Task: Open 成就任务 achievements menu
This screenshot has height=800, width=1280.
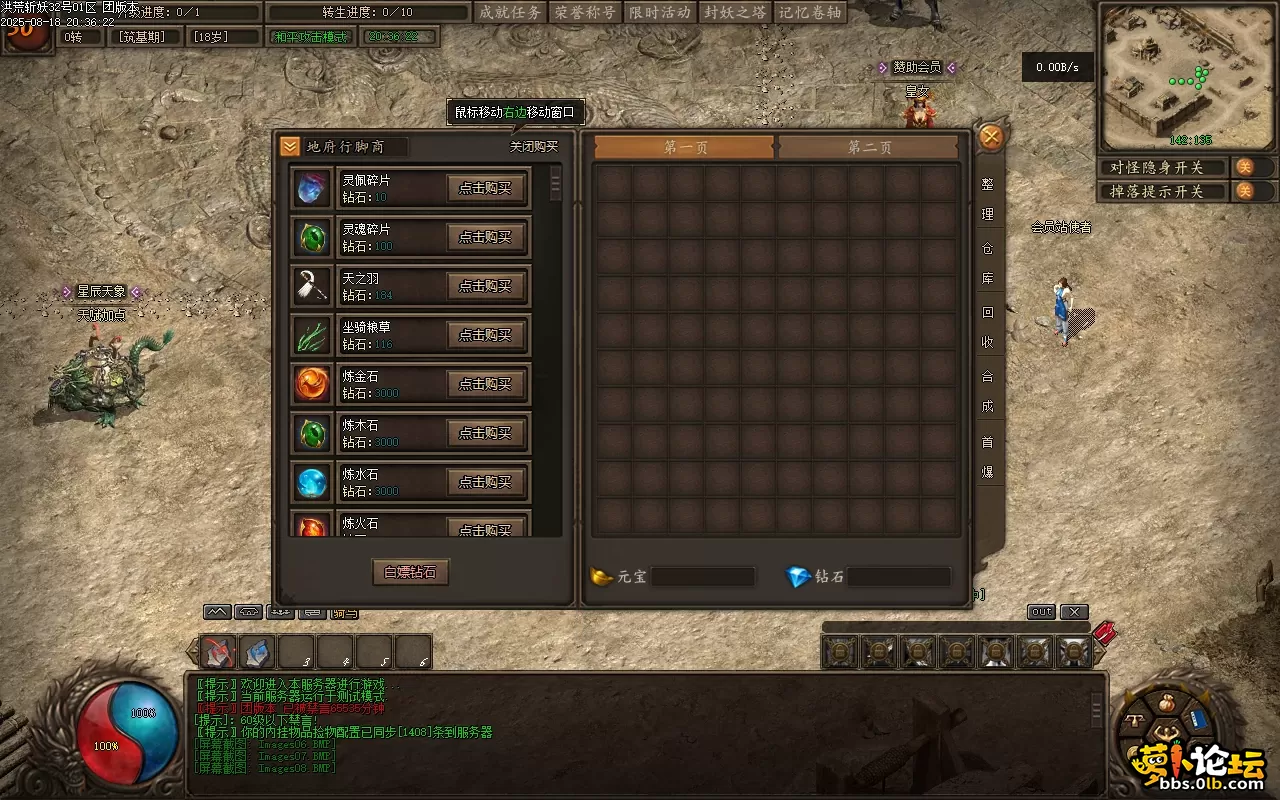Action: click(x=510, y=12)
